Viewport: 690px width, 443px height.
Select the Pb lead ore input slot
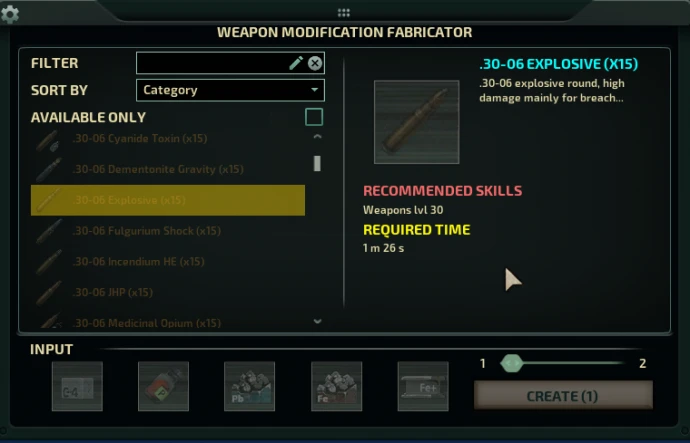coord(249,387)
